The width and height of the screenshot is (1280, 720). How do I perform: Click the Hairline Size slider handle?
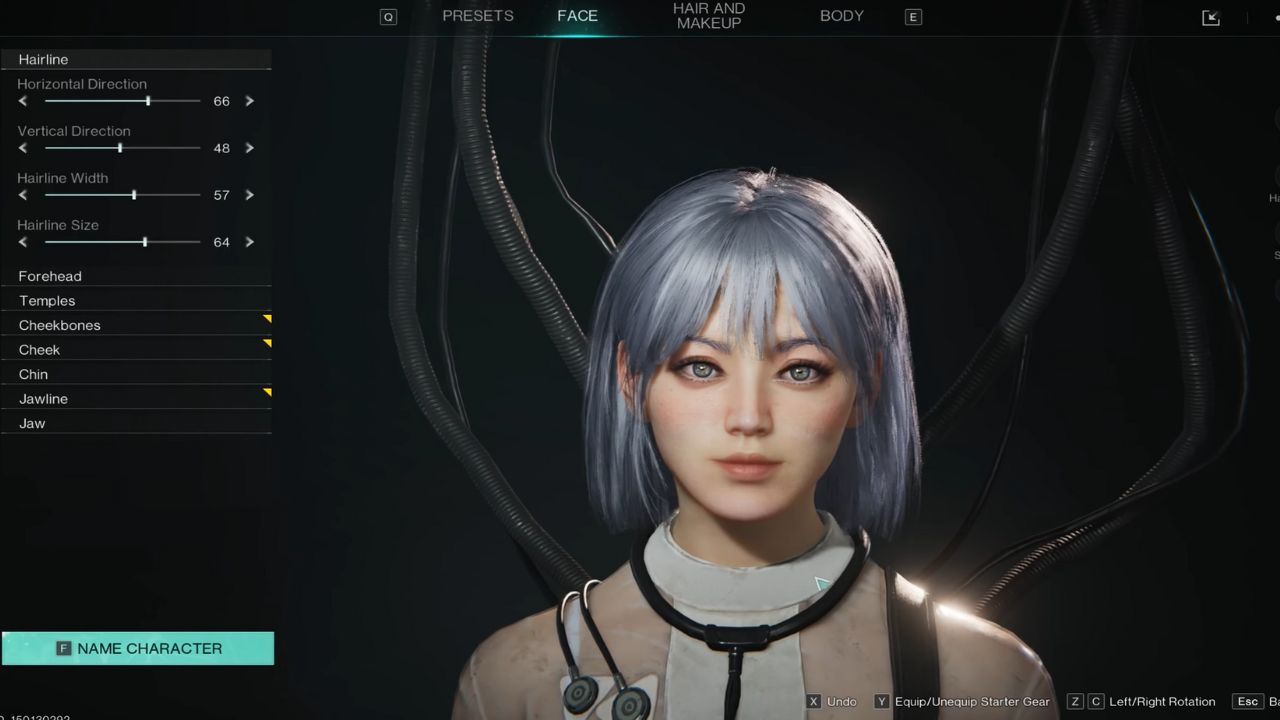pyautogui.click(x=145, y=241)
